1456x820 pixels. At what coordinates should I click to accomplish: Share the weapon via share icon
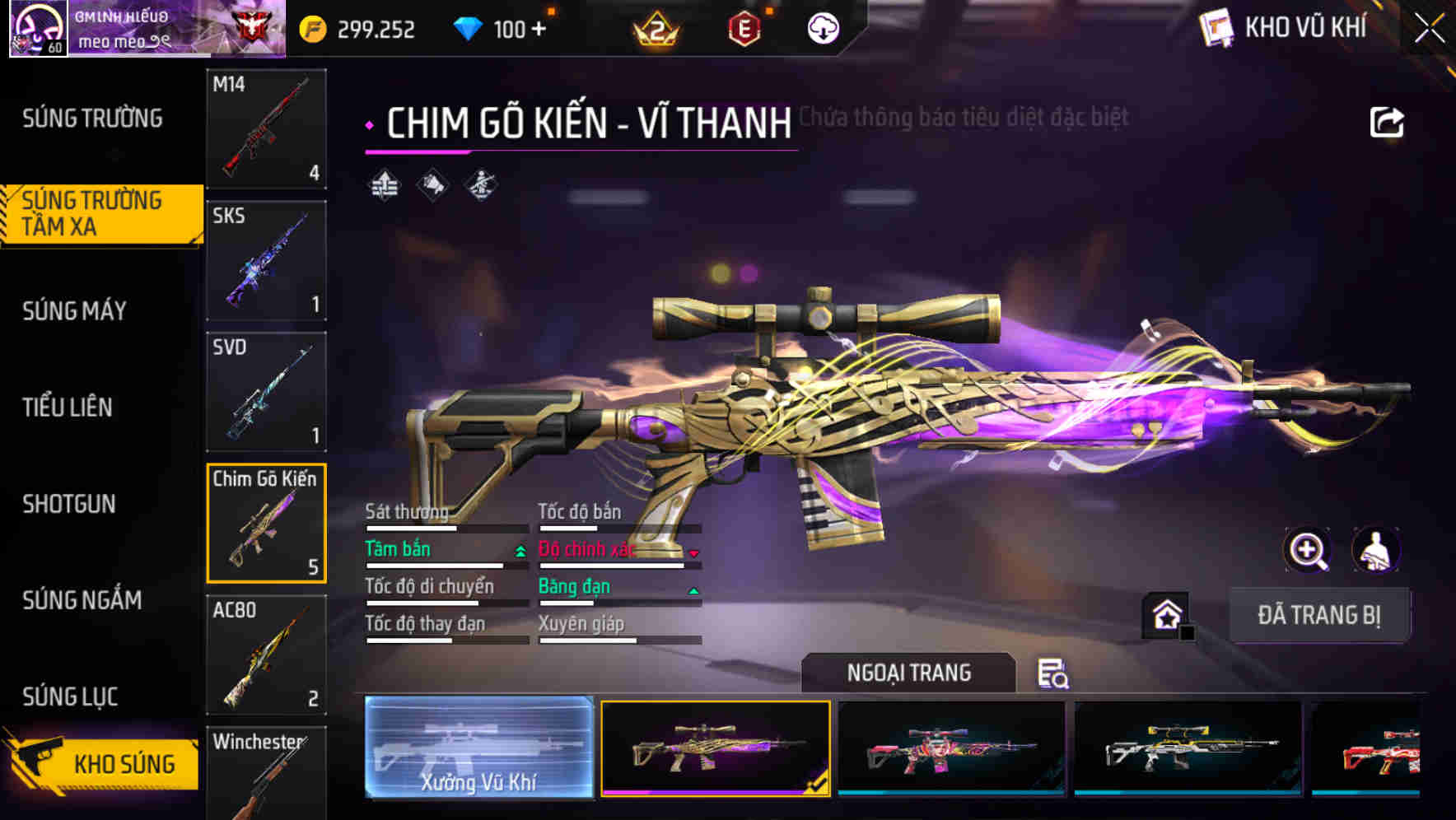point(1387,120)
